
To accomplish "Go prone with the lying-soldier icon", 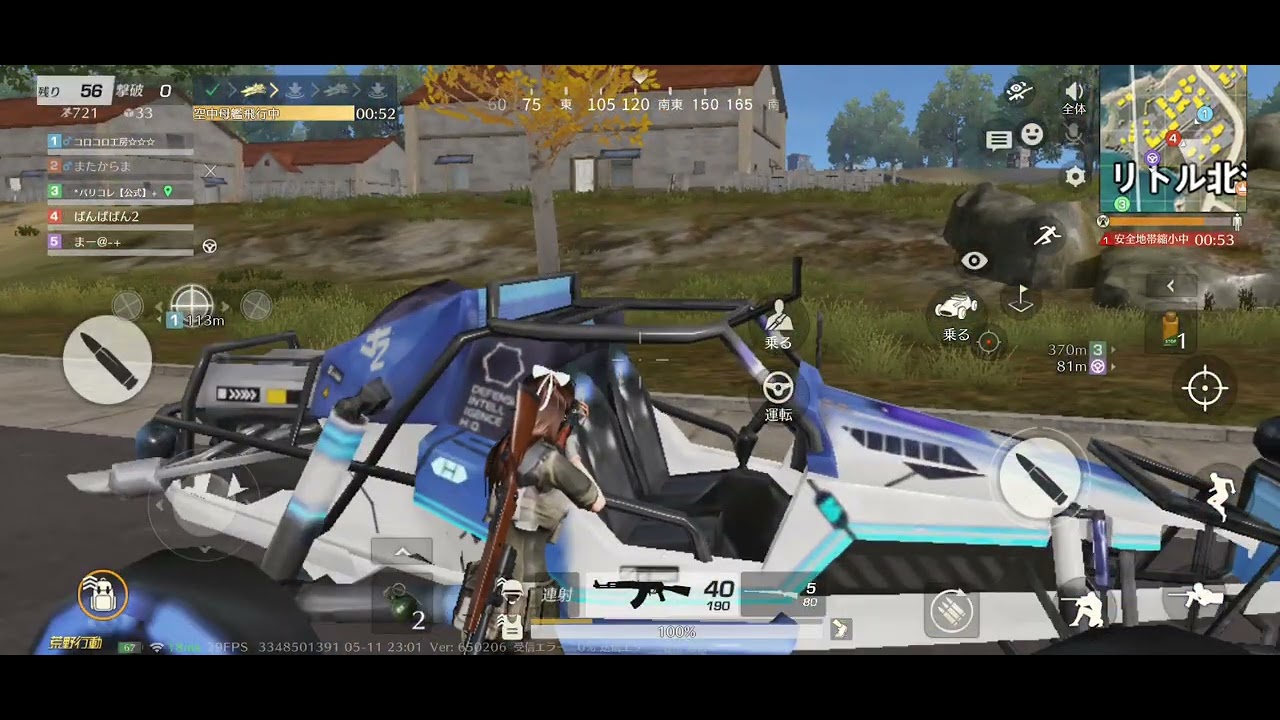I will click(x=1195, y=598).
